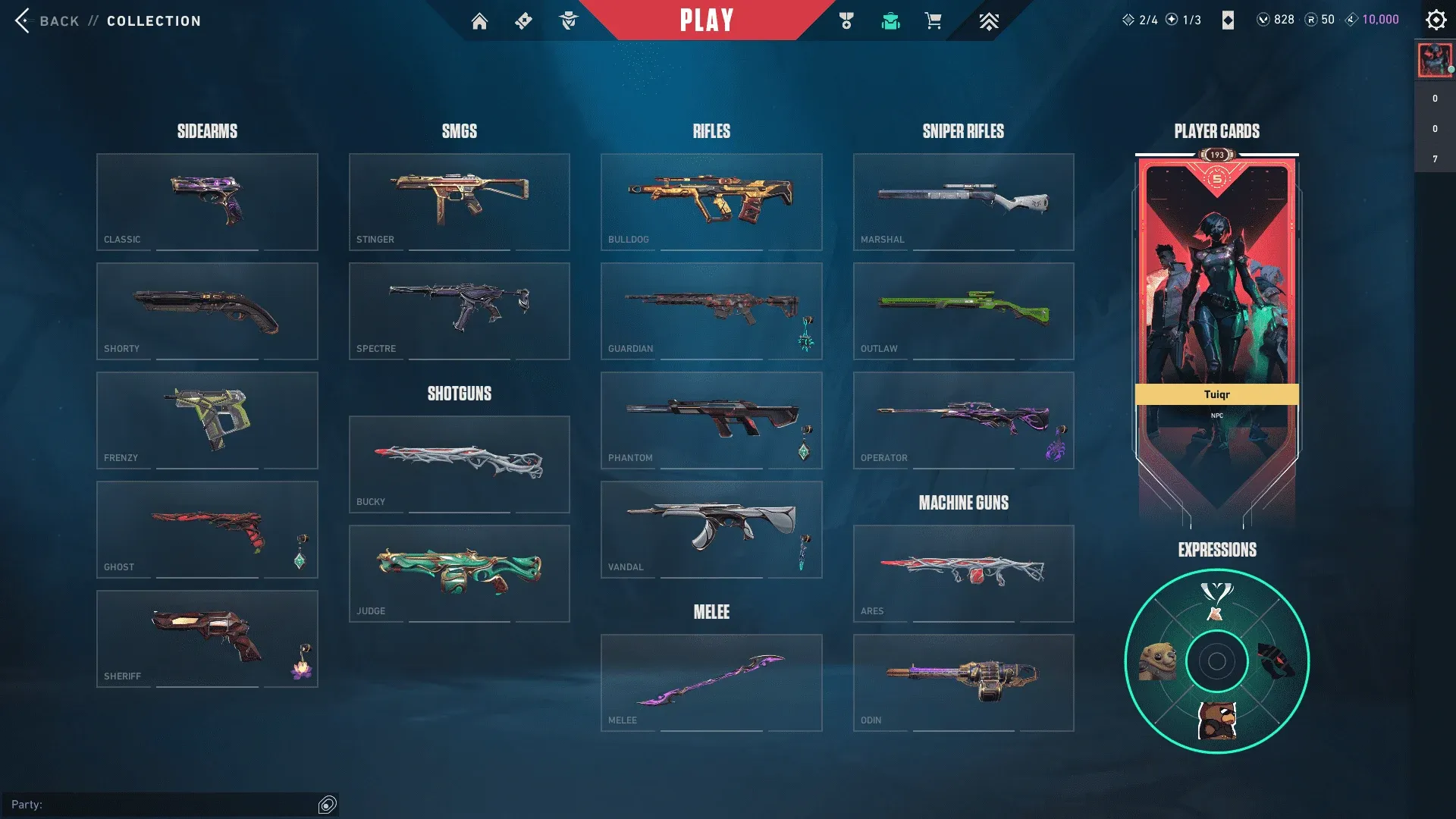Image resolution: width=1456 pixels, height=819 pixels.
Task: Select the Home icon in the top navigation
Action: coord(480,20)
